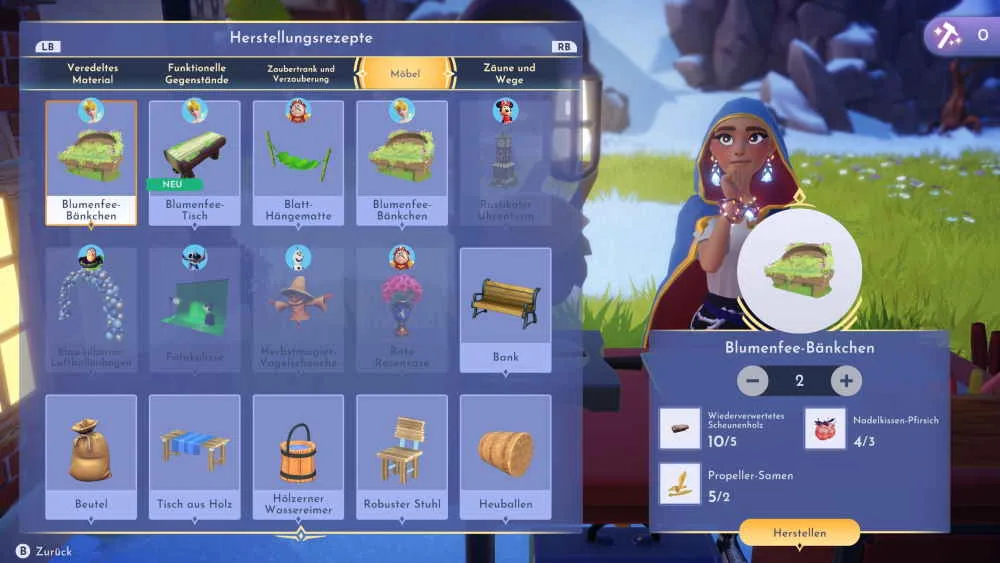Decrease crafting quantity with the minus button
Viewport: 1000px width, 563px height.
[x=753, y=381]
